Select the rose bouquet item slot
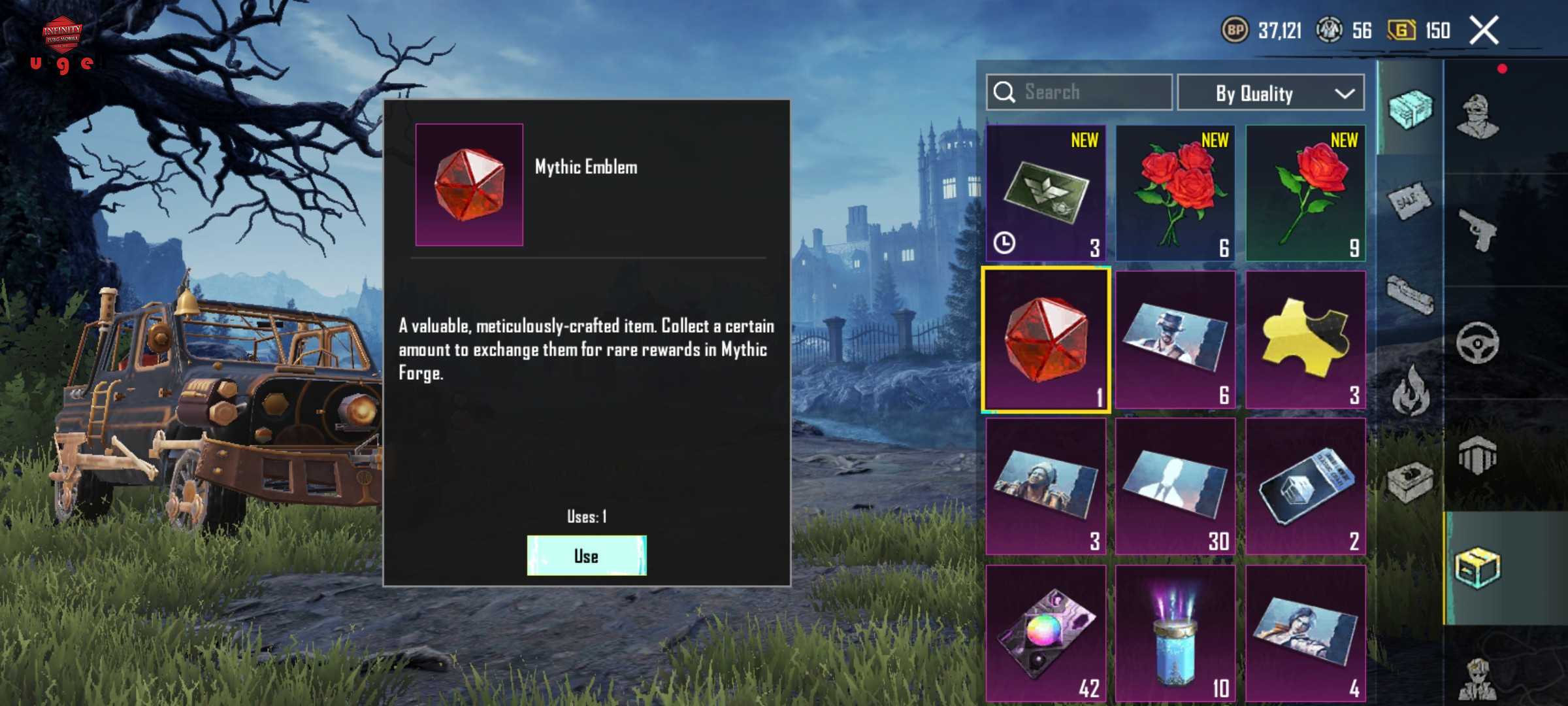This screenshot has width=1568, height=706. pos(1175,193)
